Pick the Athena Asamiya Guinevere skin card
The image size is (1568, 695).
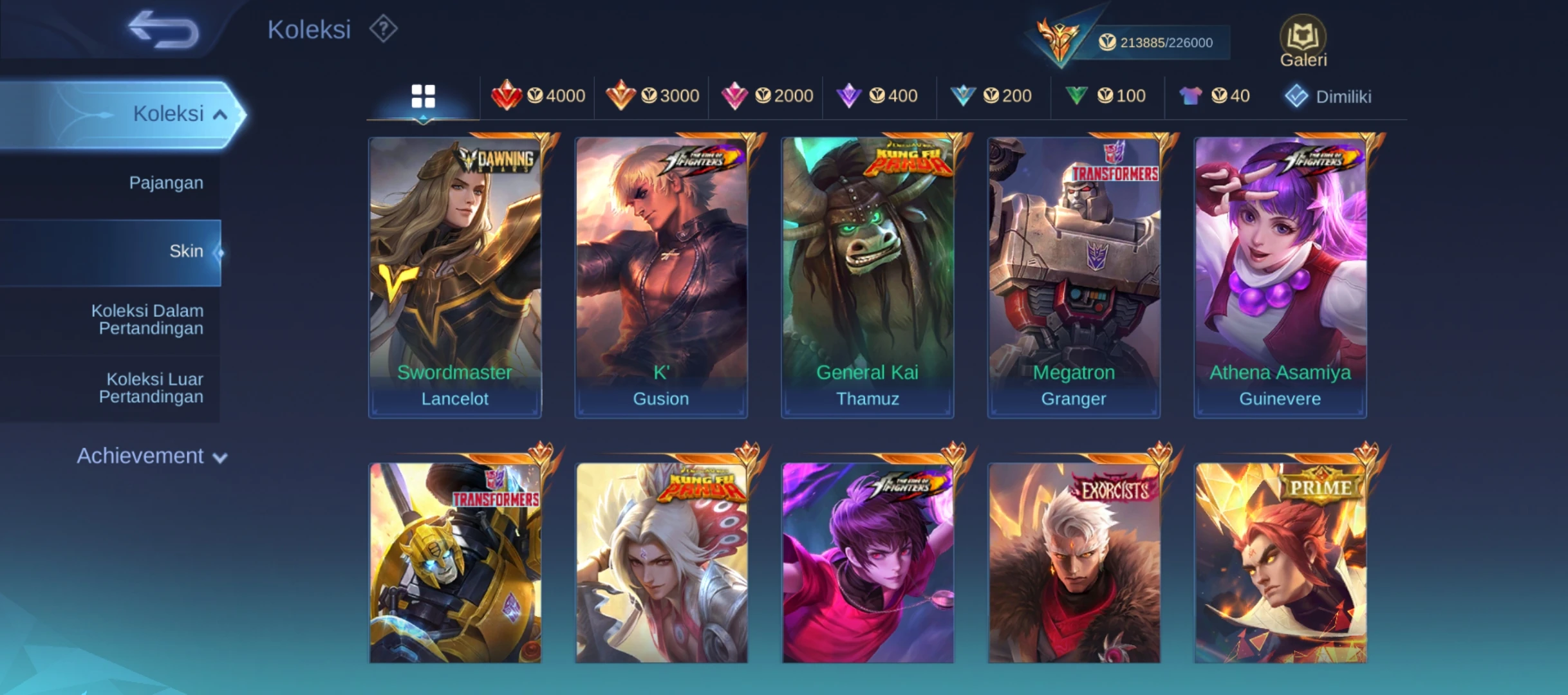(1280, 277)
